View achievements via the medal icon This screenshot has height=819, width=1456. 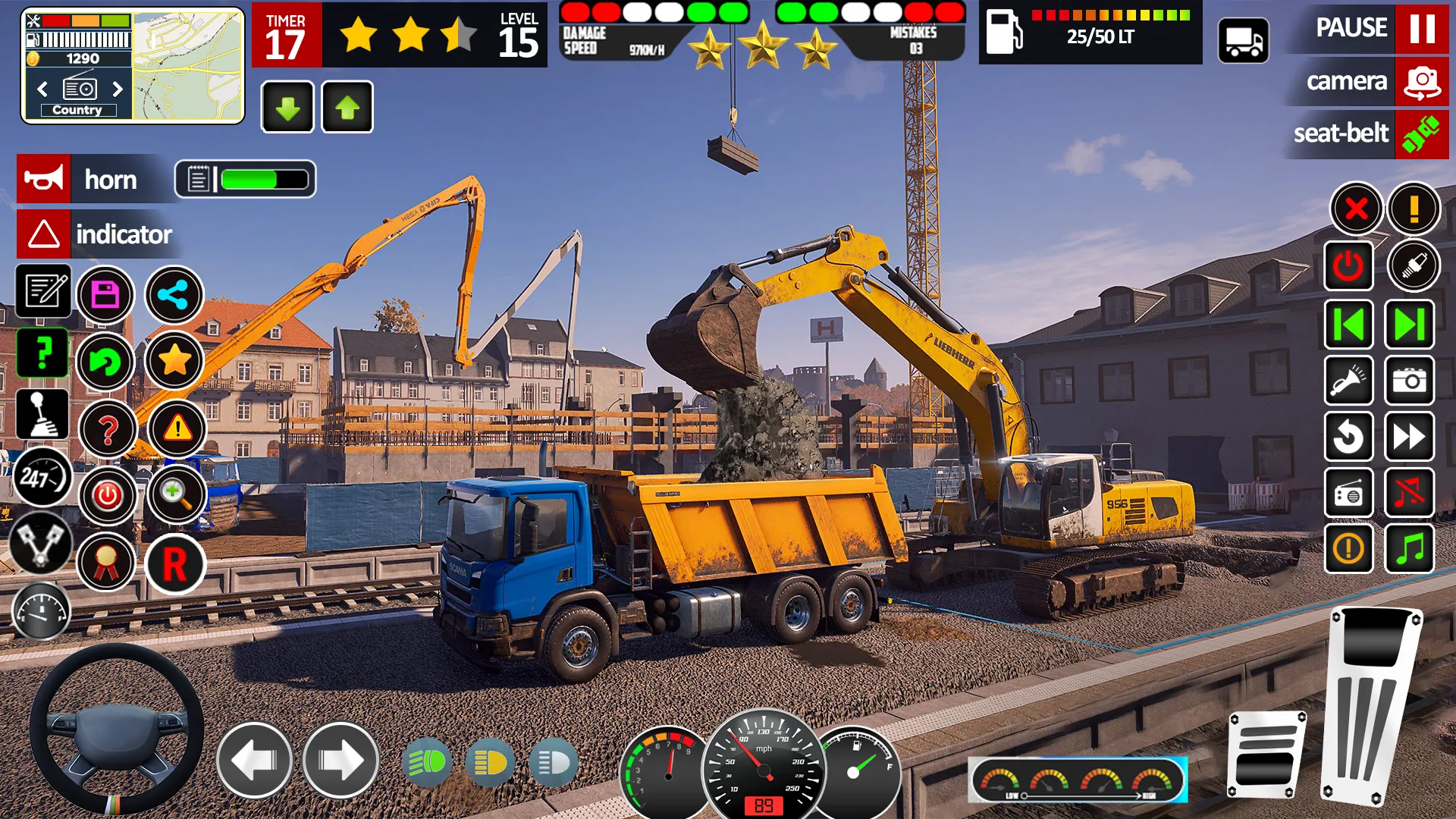pyautogui.click(x=107, y=562)
